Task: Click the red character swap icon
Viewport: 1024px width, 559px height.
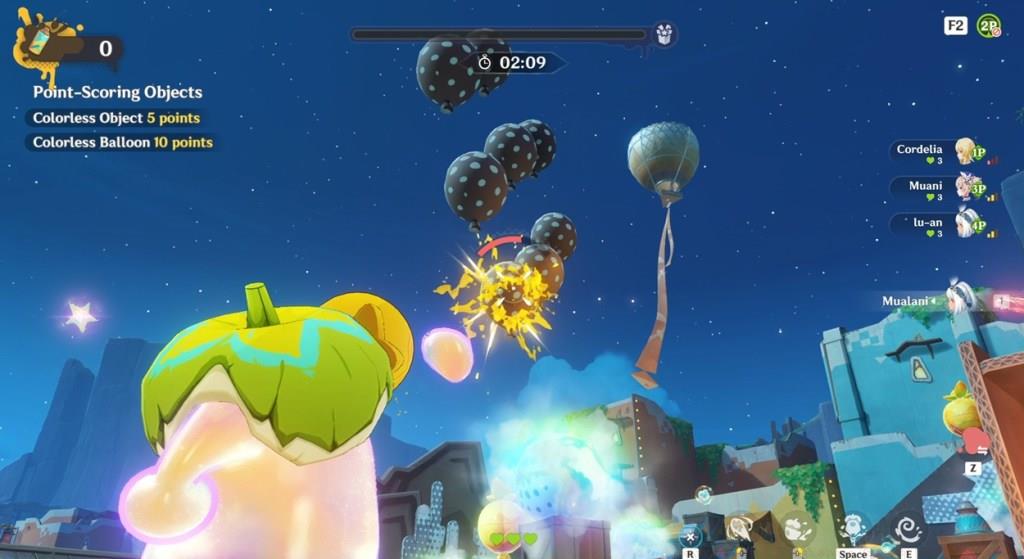Action: click(x=973, y=442)
